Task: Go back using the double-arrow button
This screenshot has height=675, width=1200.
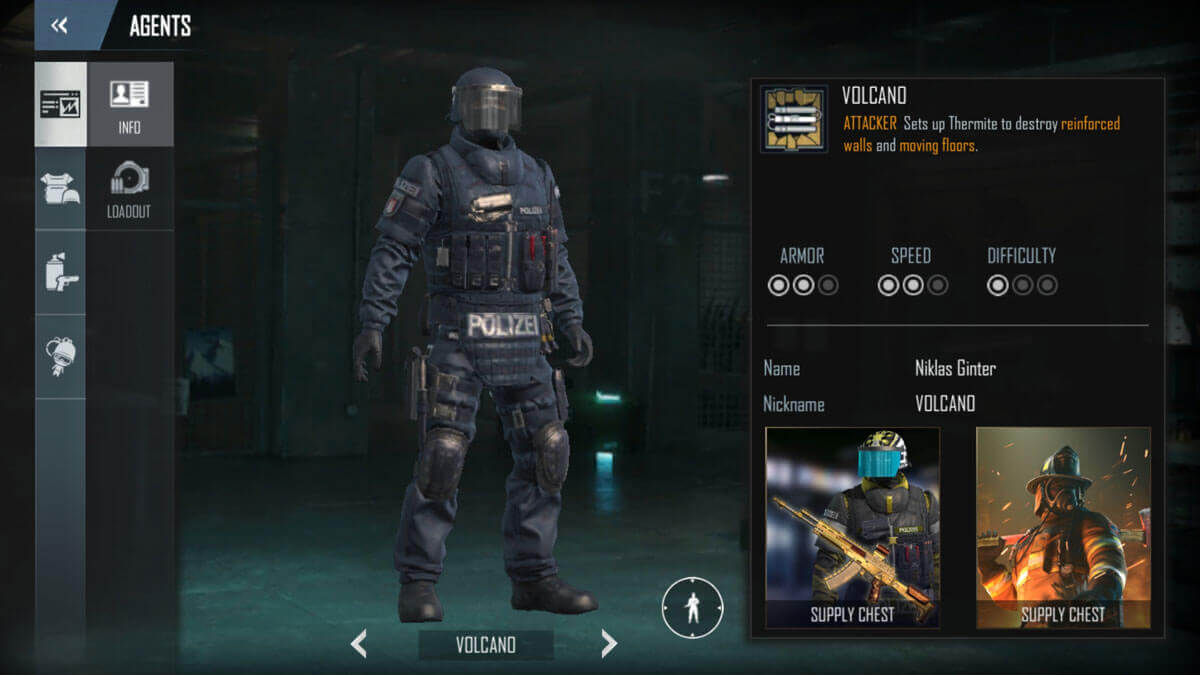Action: point(60,26)
